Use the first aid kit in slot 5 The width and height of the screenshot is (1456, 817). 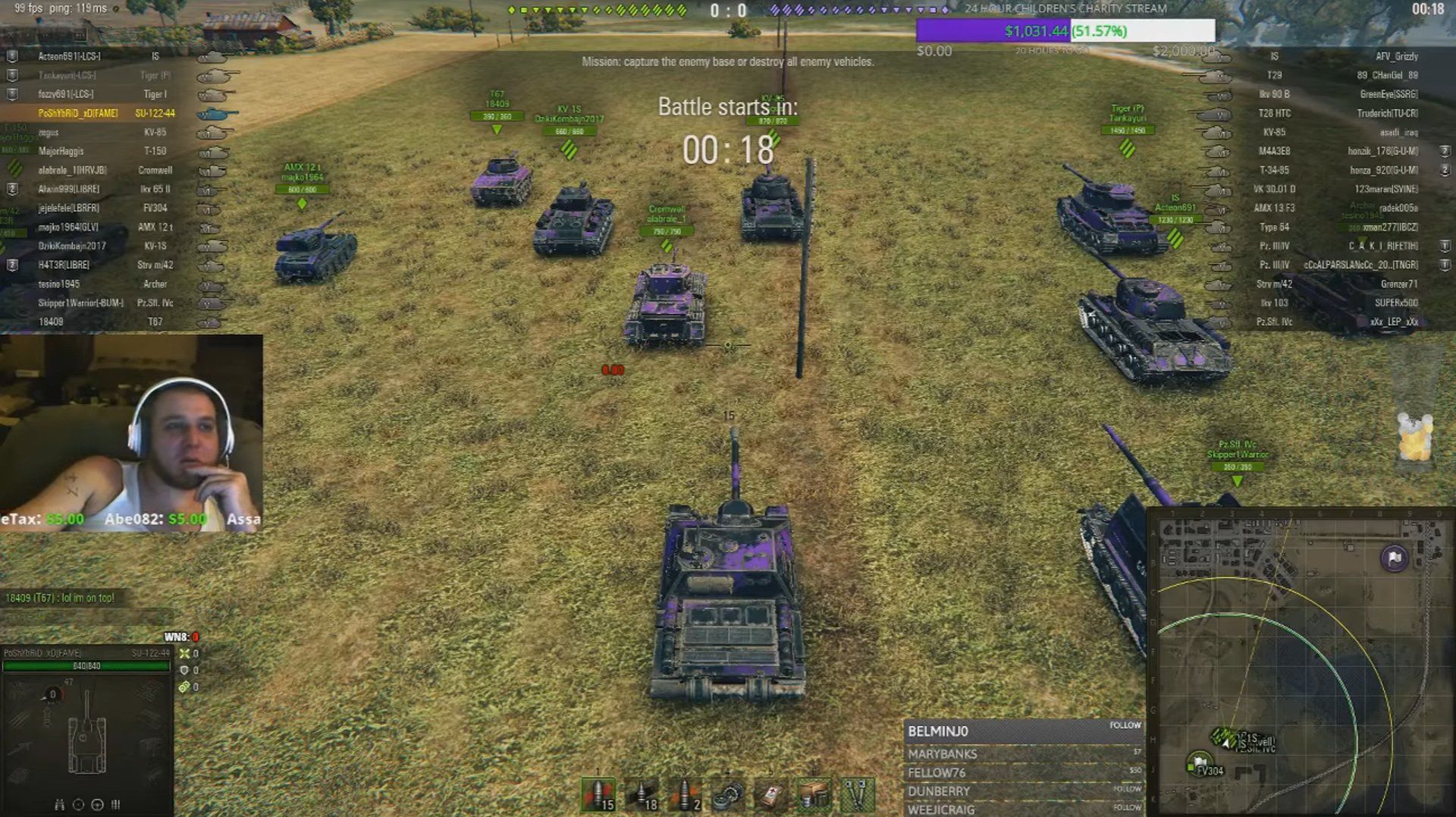(x=770, y=795)
